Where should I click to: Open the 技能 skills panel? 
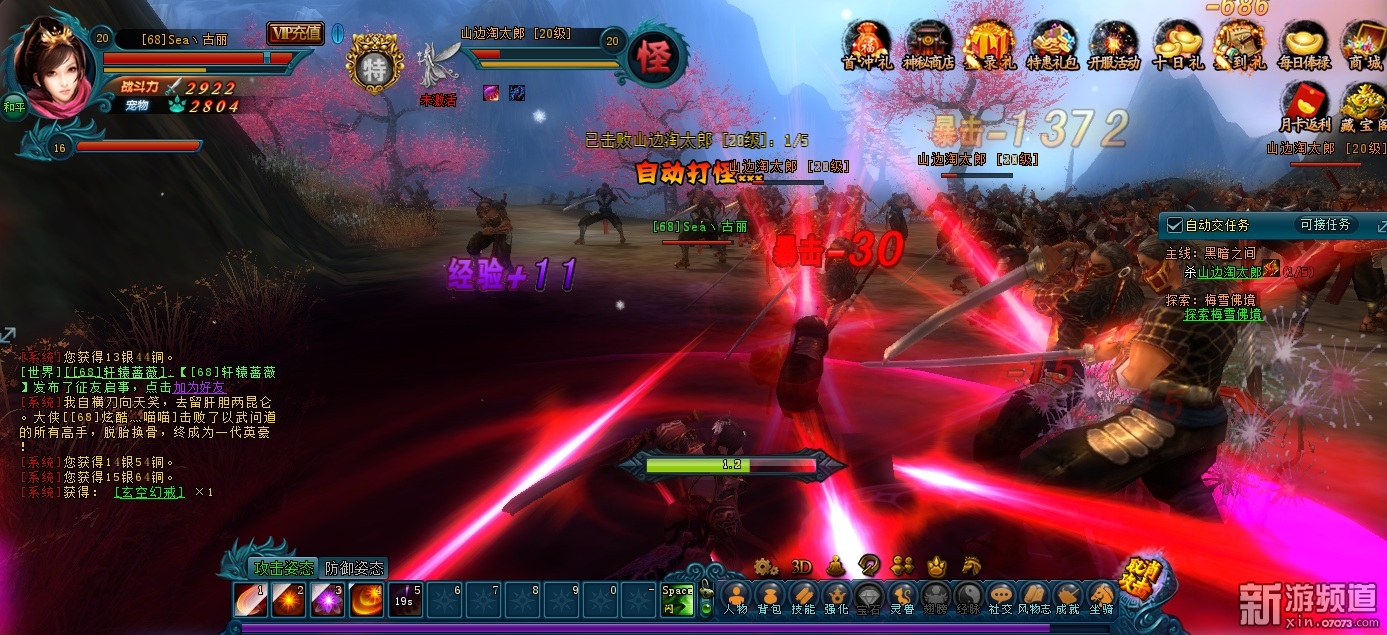[x=802, y=598]
